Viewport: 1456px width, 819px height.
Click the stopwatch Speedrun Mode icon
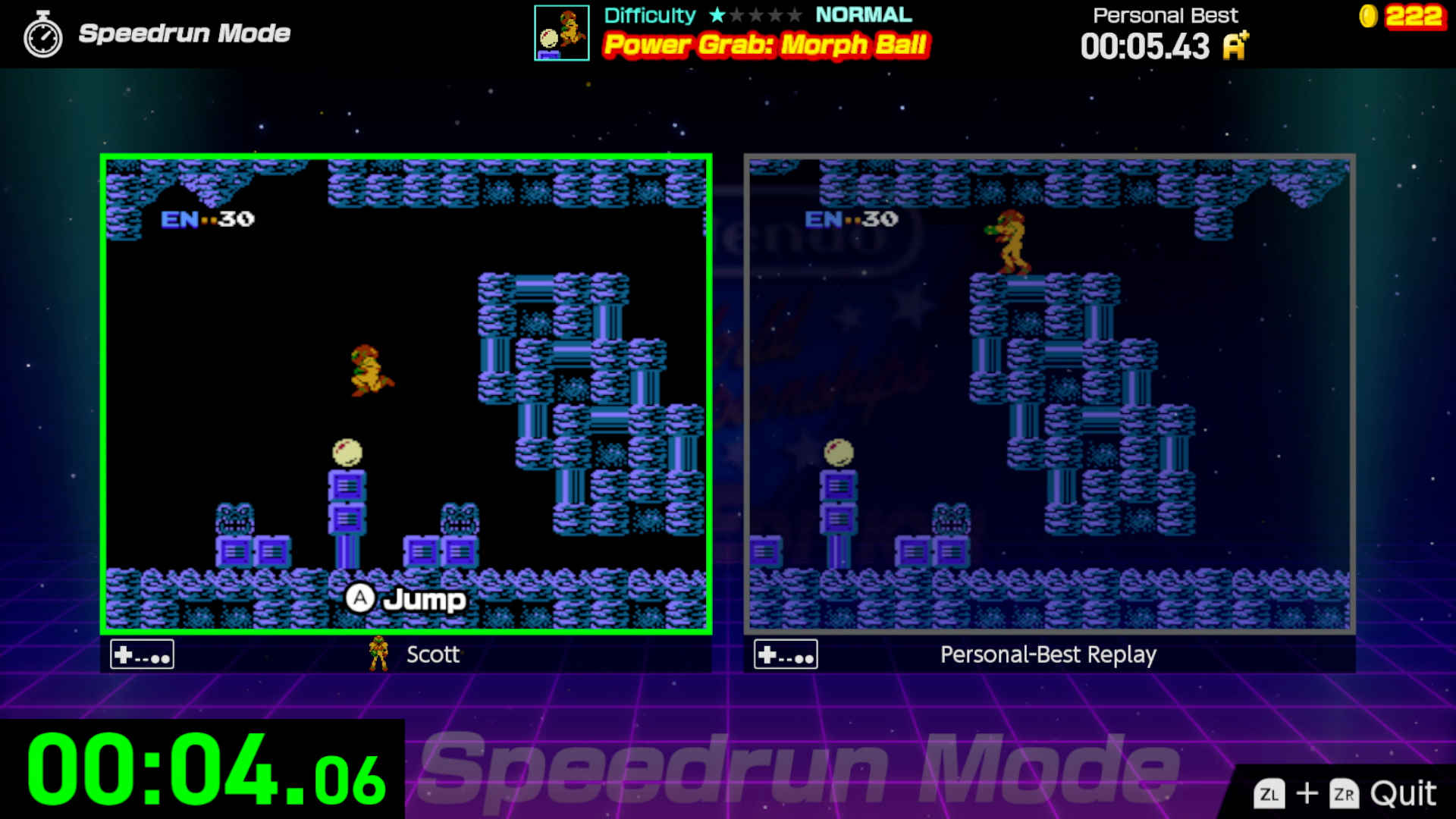[x=43, y=33]
